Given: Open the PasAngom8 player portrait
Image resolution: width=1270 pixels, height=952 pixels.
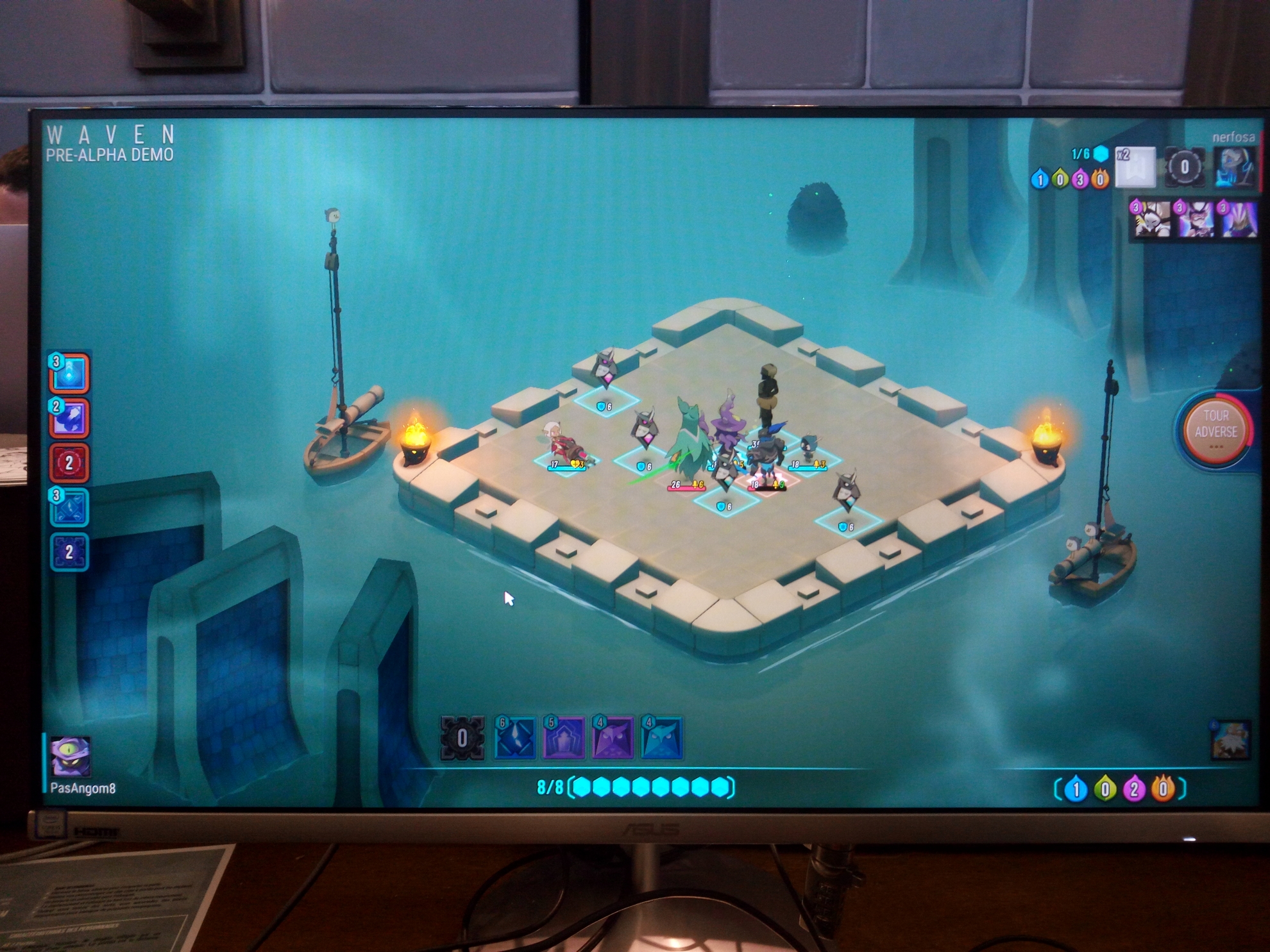Looking at the screenshot, I should [x=71, y=756].
